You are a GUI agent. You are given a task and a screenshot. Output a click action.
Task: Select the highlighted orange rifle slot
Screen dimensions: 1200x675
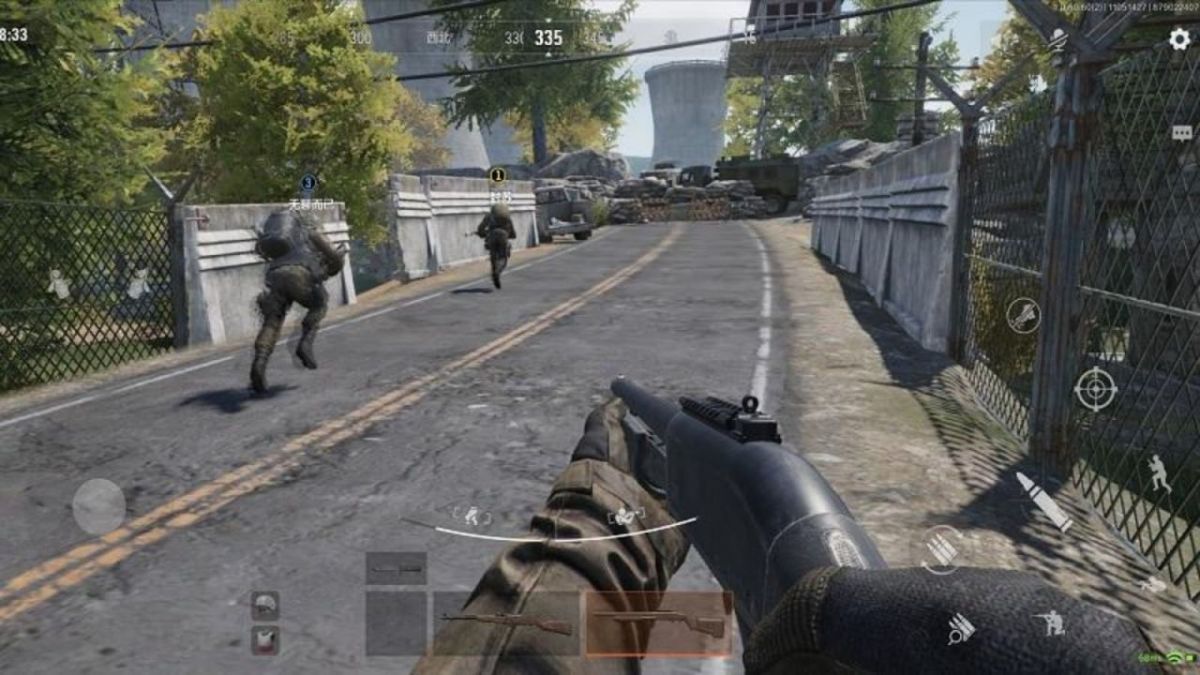point(659,623)
